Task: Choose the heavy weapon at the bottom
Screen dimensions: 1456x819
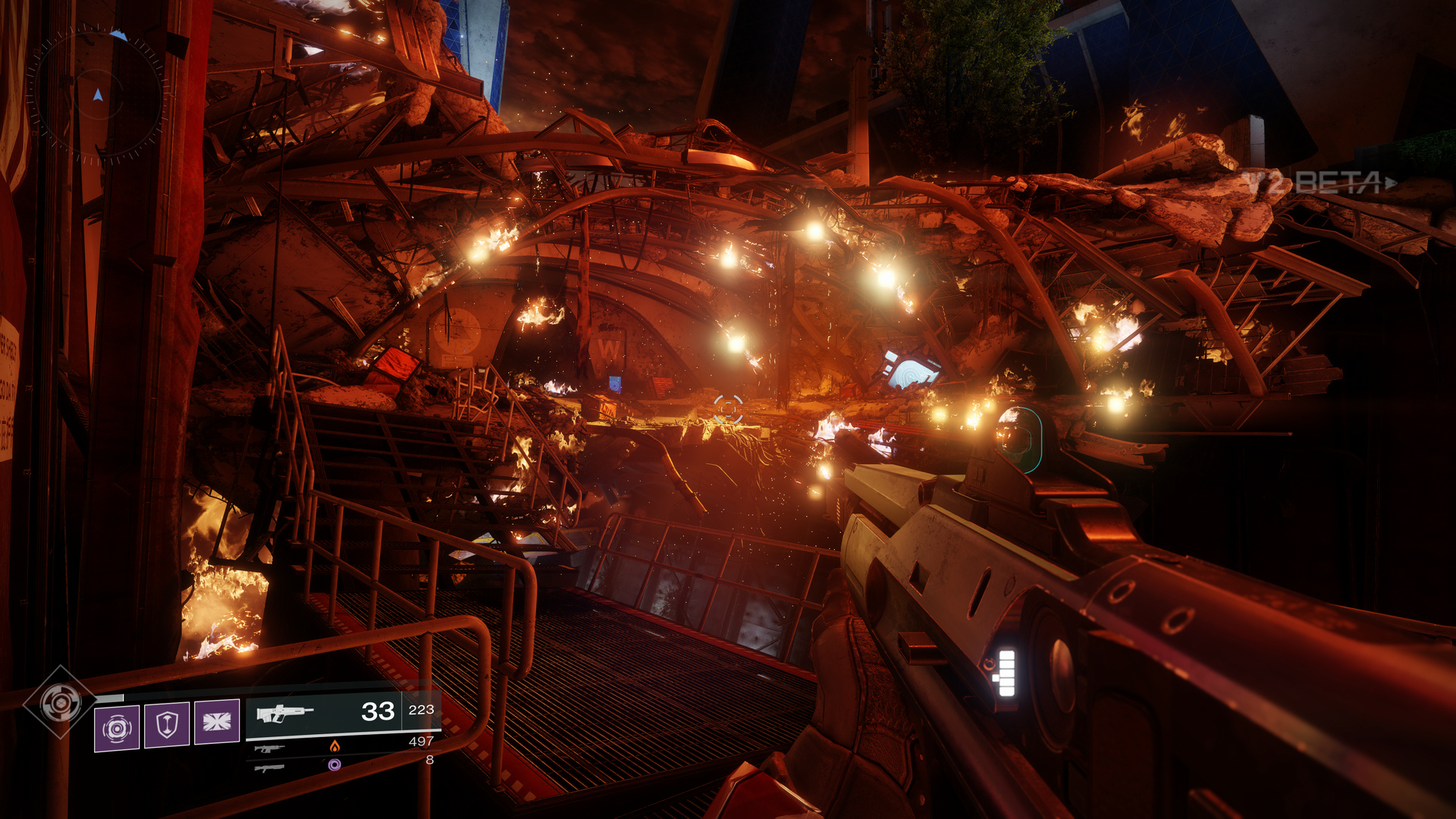Action: point(270,768)
